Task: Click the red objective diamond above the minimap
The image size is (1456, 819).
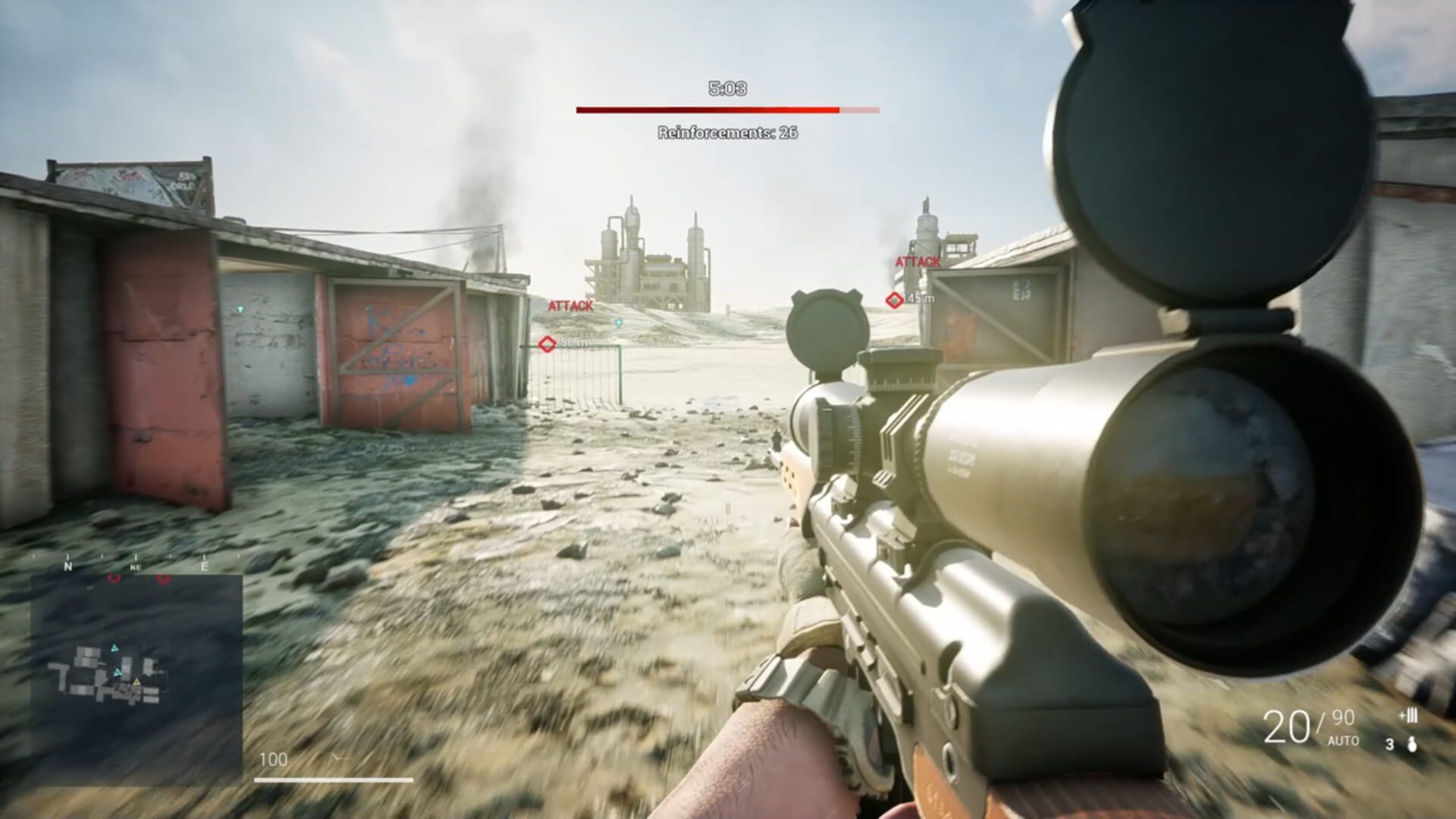Action: (115, 579)
